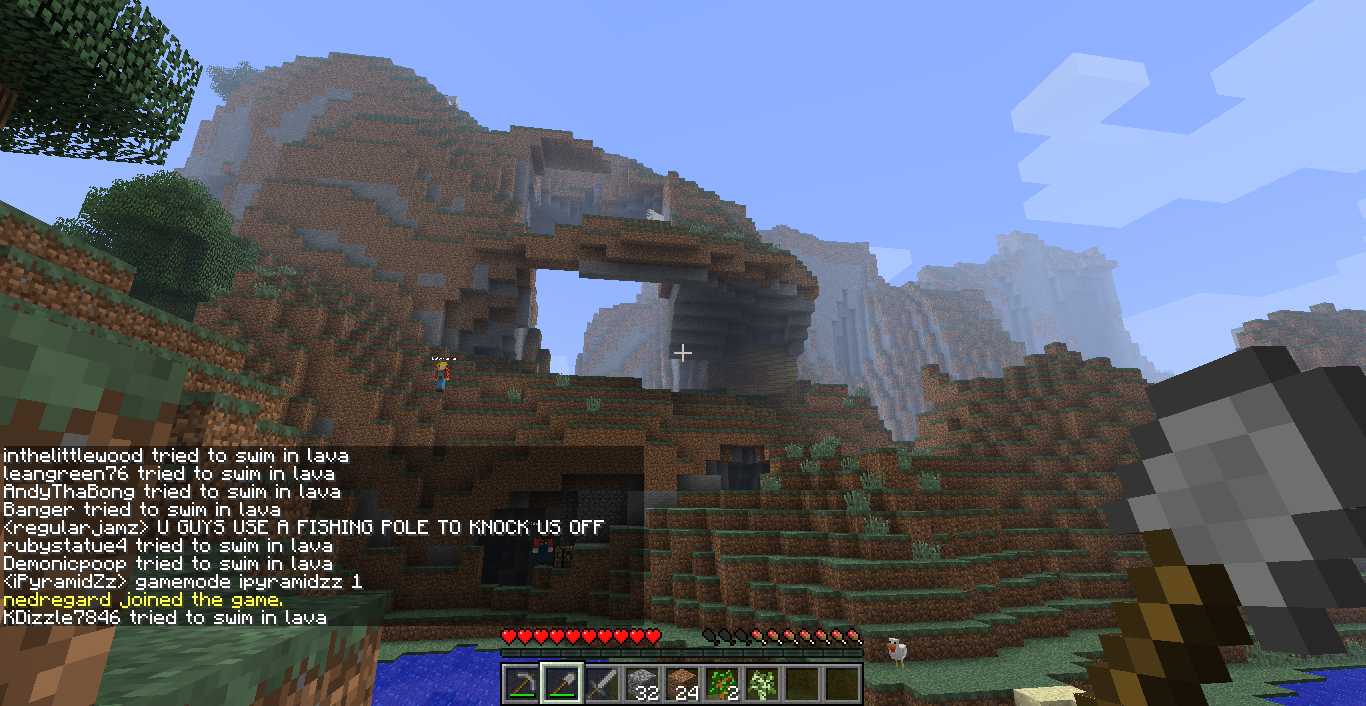The image size is (1366, 706).
Task: Select the pickaxe hotbar slot
Action: (520, 684)
